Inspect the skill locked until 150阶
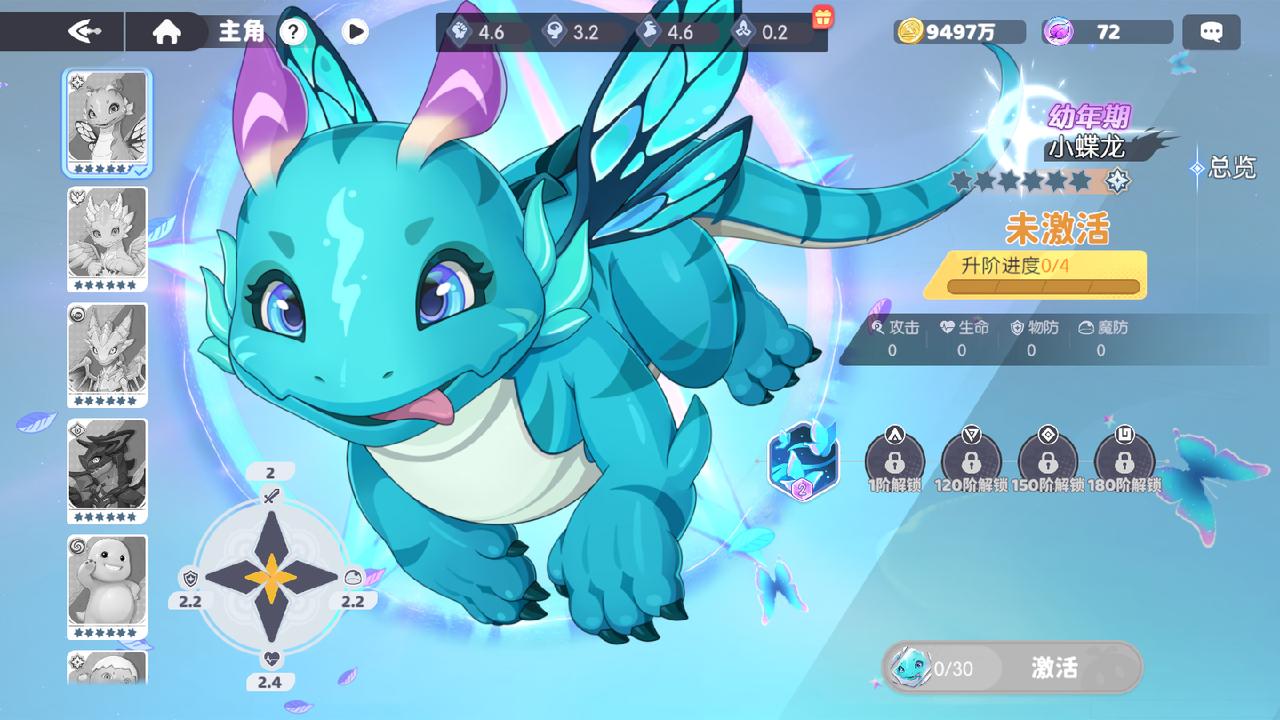Image resolution: width=1280 pixels, height=720 pixels. [x=1047, y=459]
